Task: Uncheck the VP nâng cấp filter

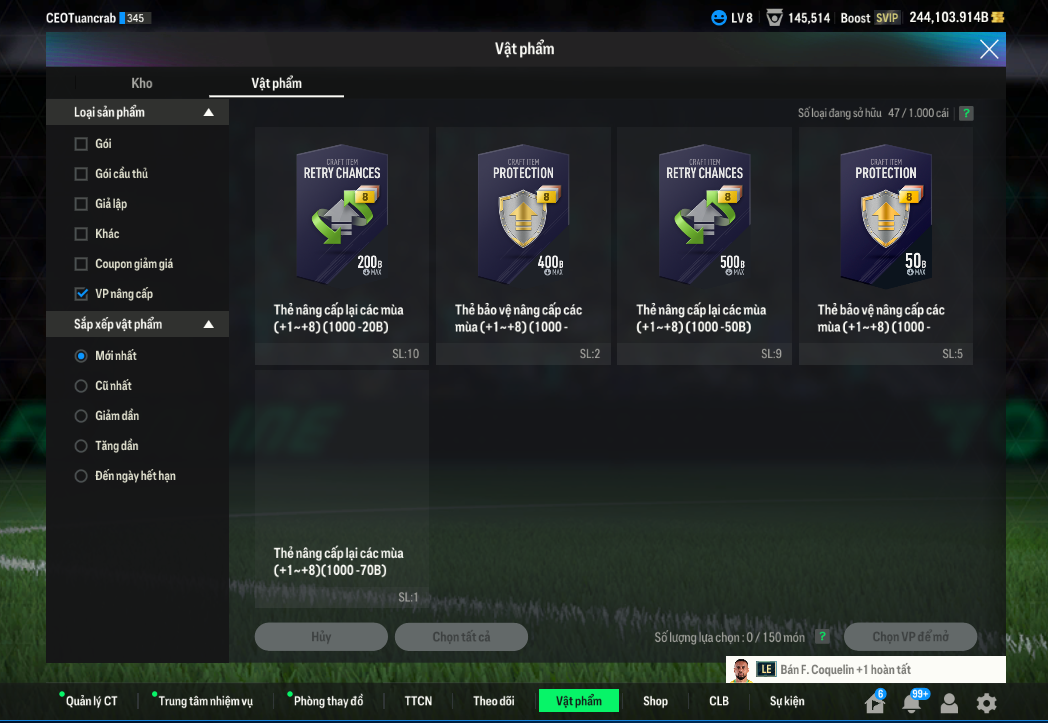Action: click(82, 294)
